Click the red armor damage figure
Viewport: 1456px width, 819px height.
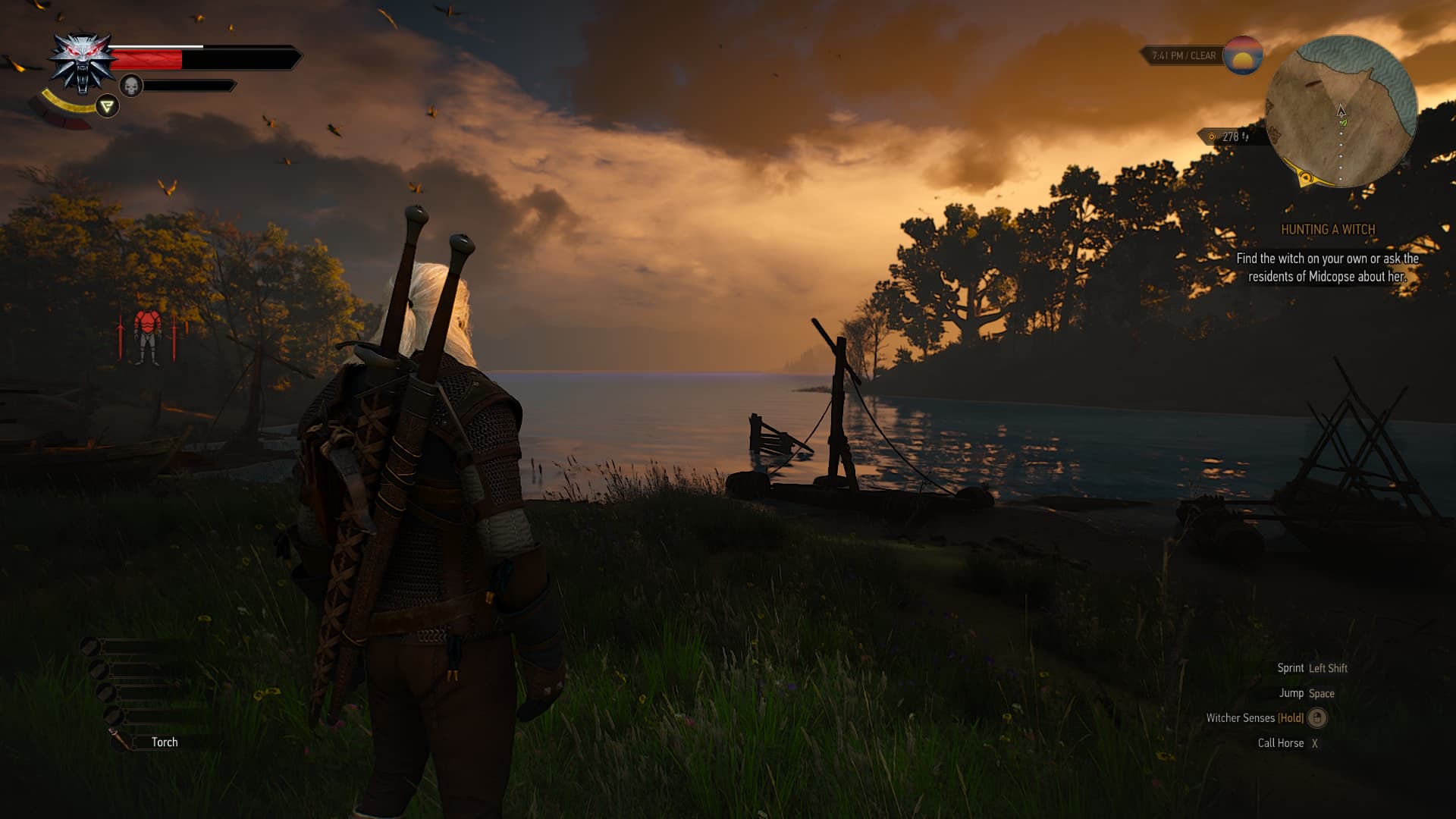147,336
